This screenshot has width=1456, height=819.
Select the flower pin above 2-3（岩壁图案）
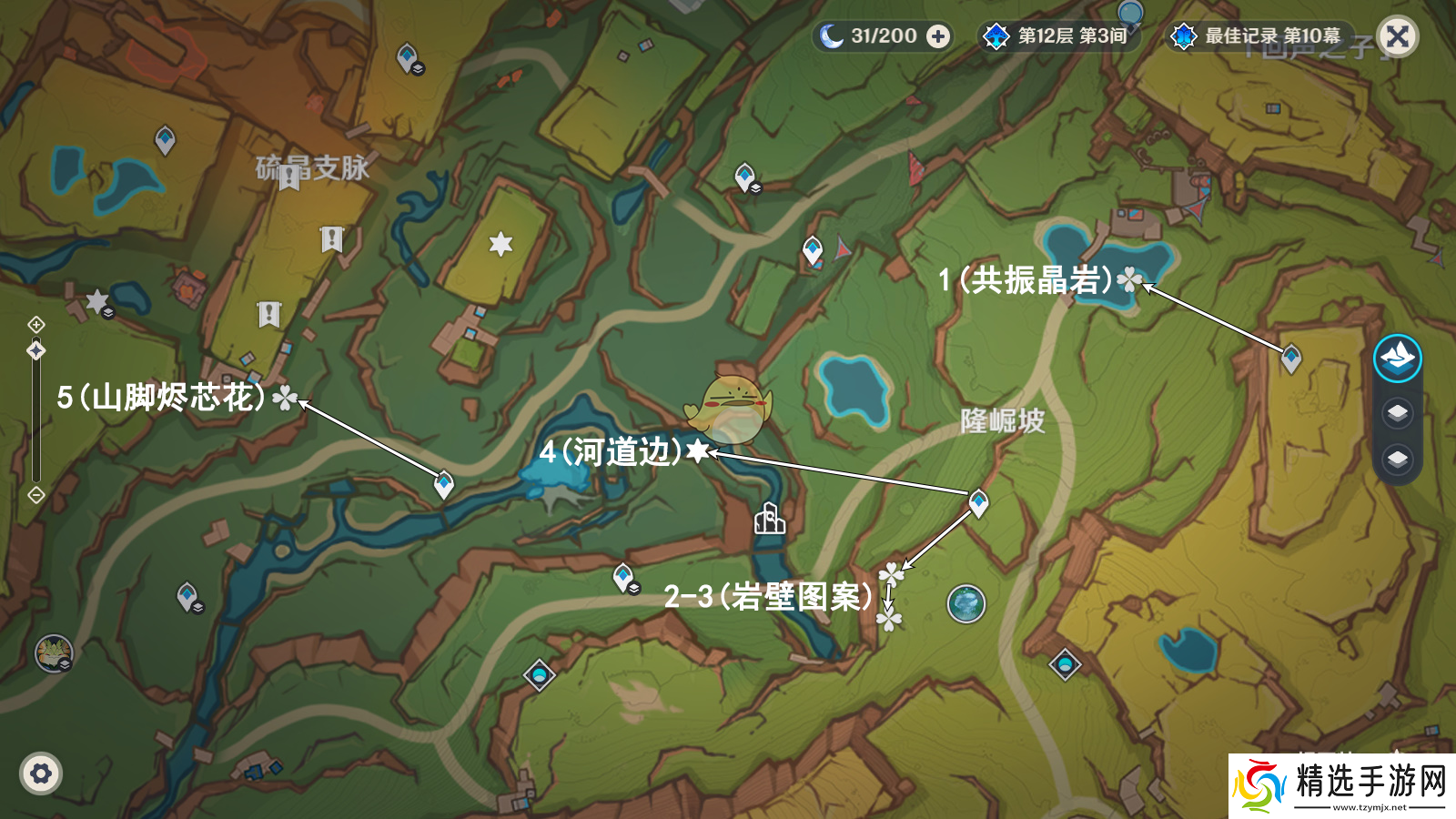click(890, 575)
